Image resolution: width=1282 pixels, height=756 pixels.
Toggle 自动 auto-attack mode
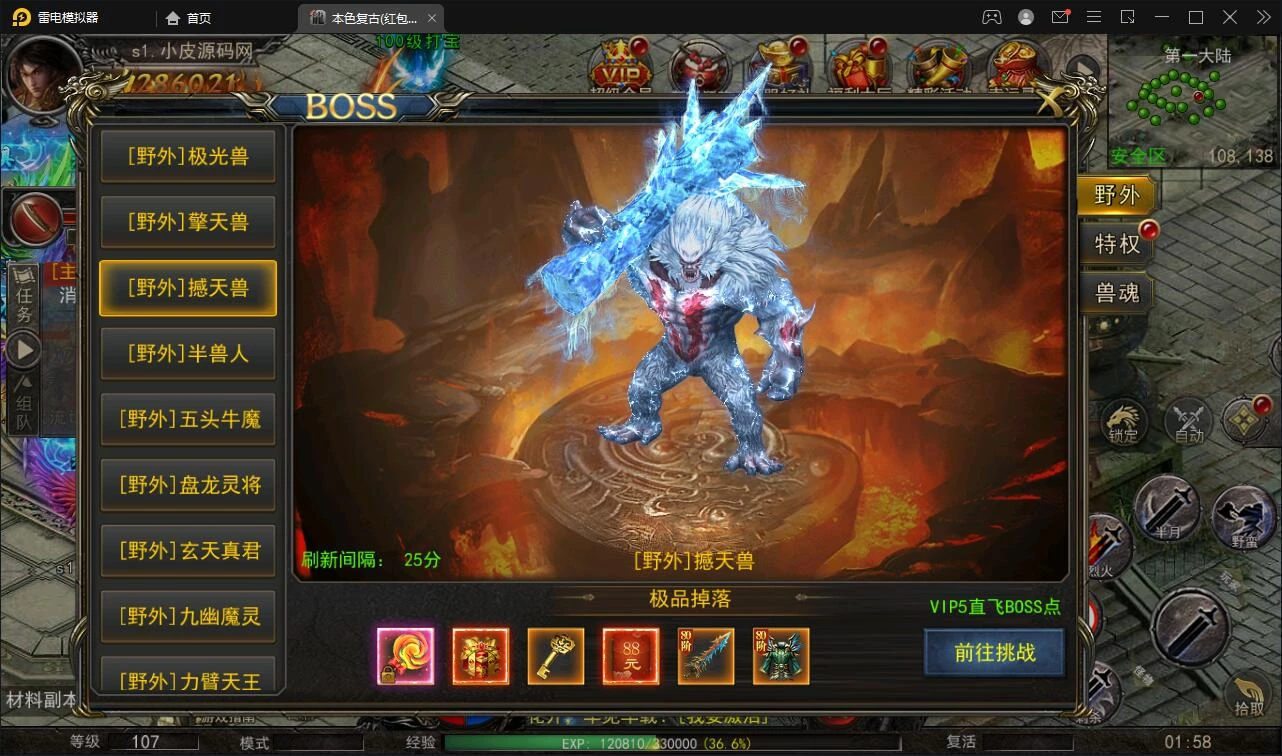[x=1188, y=422]
